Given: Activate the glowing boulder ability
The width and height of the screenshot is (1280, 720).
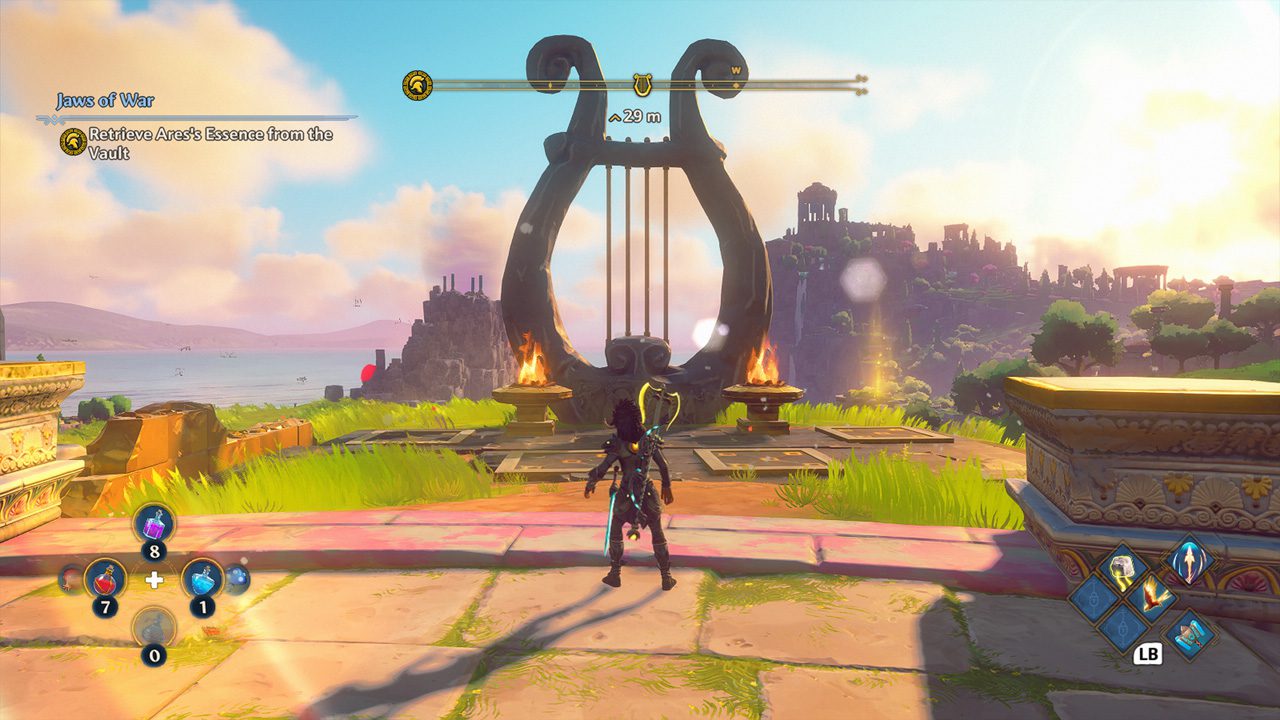Looking at the screenshot, I should pyautogui.click(x=1122, y=569).
